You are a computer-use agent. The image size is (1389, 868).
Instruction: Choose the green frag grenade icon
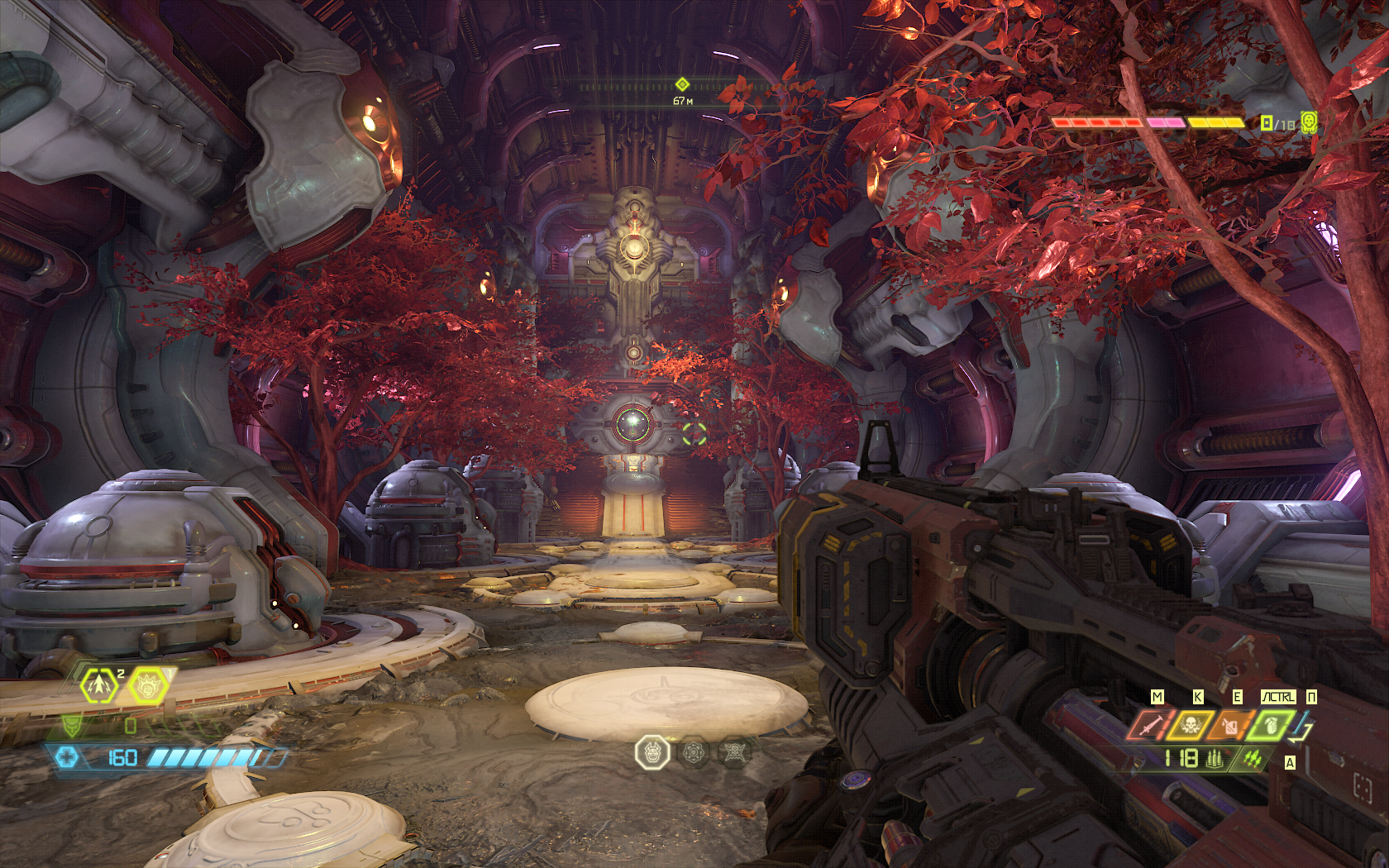tap(1271, 726)
